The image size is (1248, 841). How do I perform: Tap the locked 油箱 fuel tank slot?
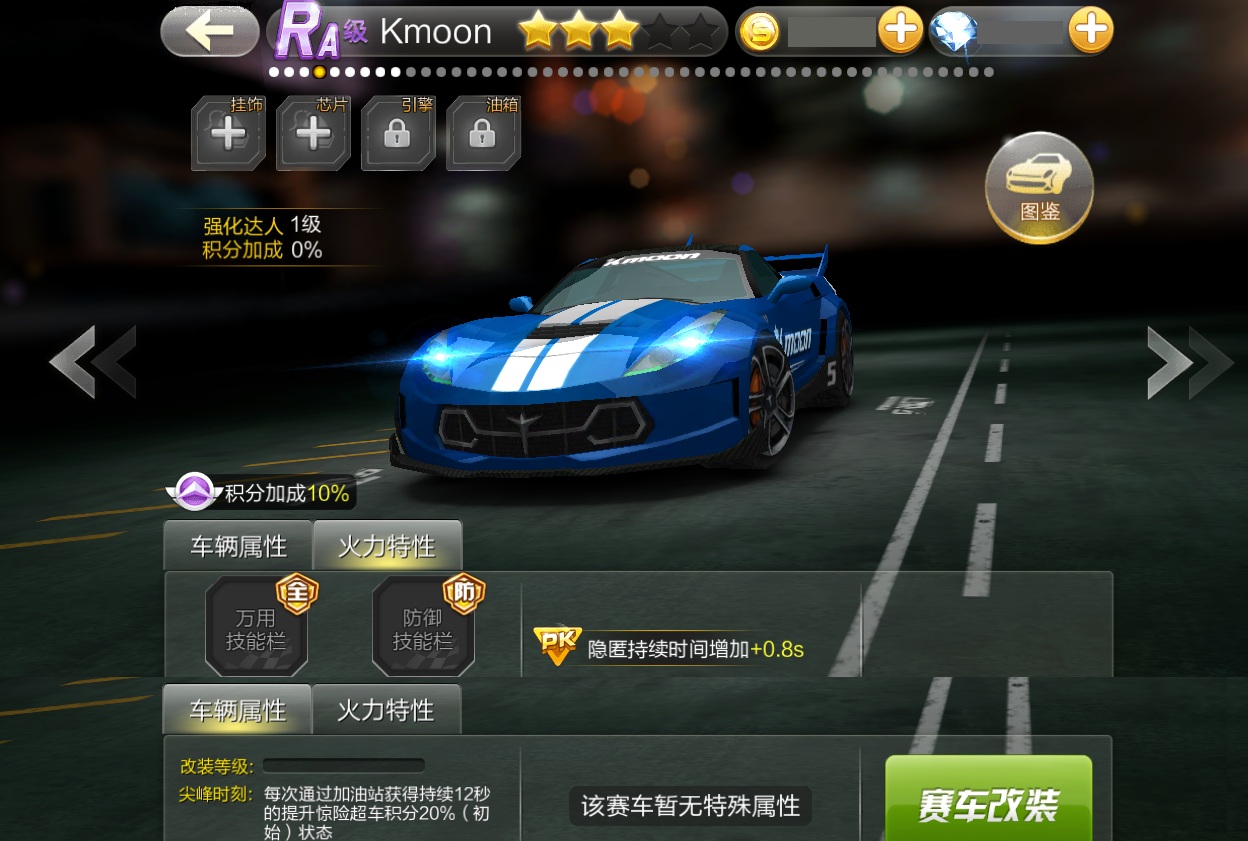pyautogui.click(x=483, y=133)
